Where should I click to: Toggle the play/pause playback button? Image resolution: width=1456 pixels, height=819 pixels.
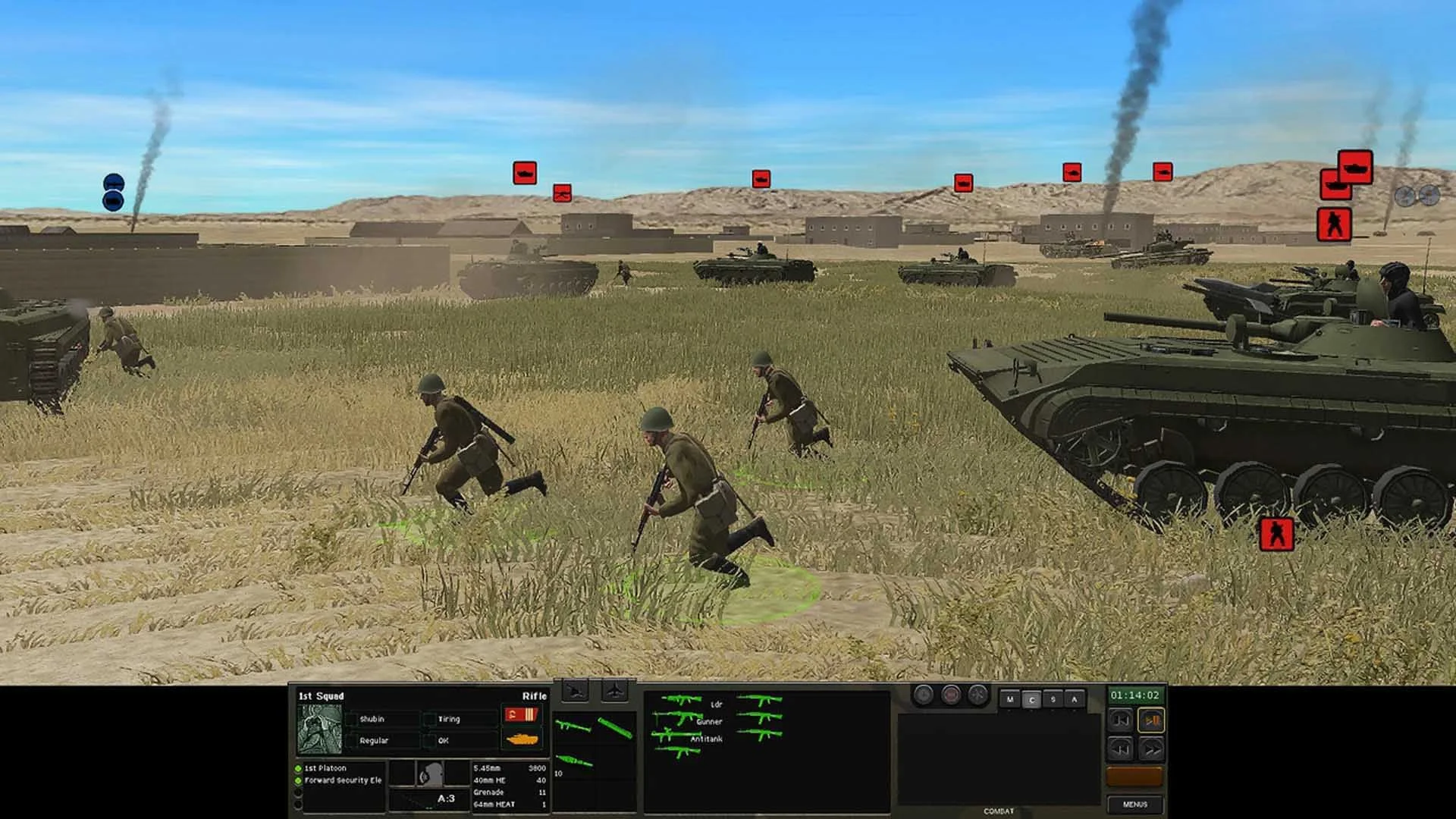coord(1151,720)
